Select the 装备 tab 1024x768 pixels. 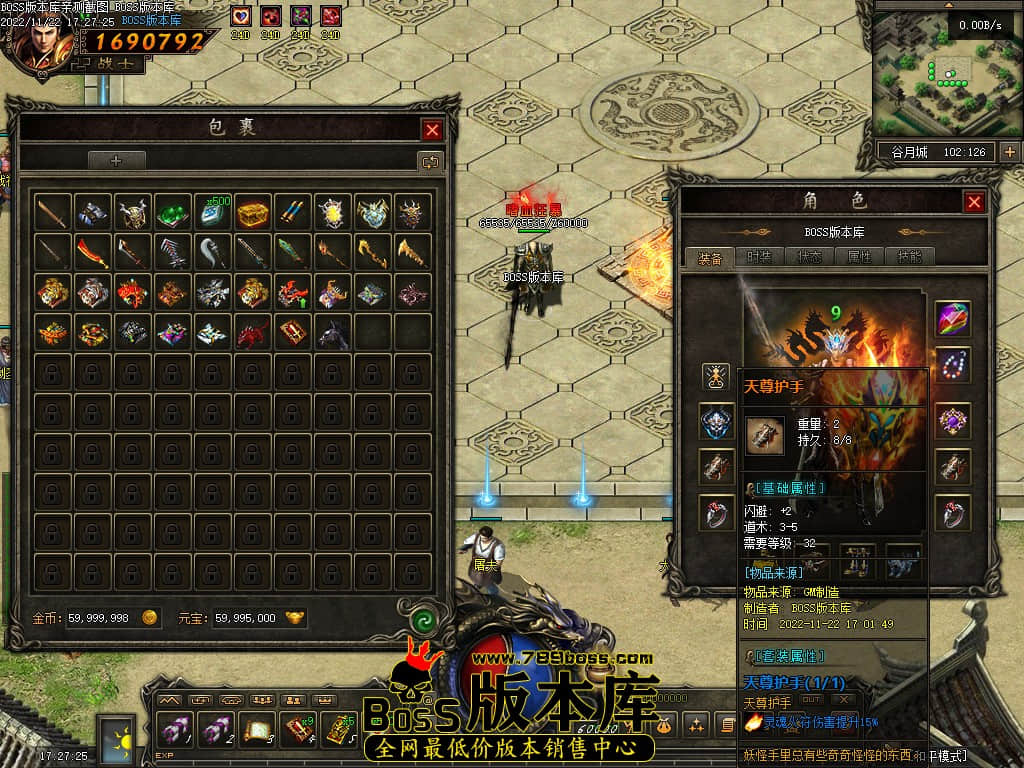711,257
